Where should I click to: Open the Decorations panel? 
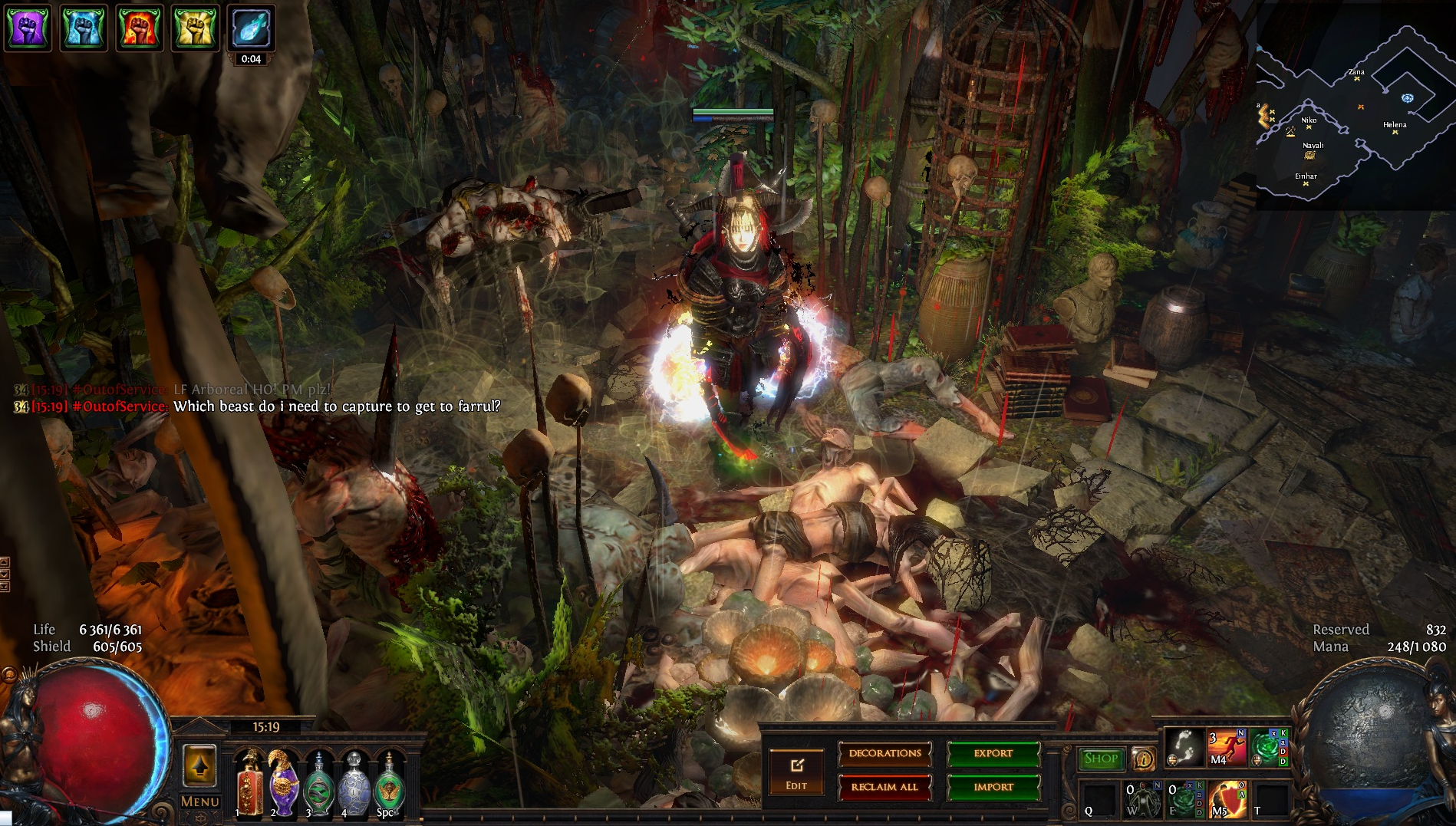(884, 754)
